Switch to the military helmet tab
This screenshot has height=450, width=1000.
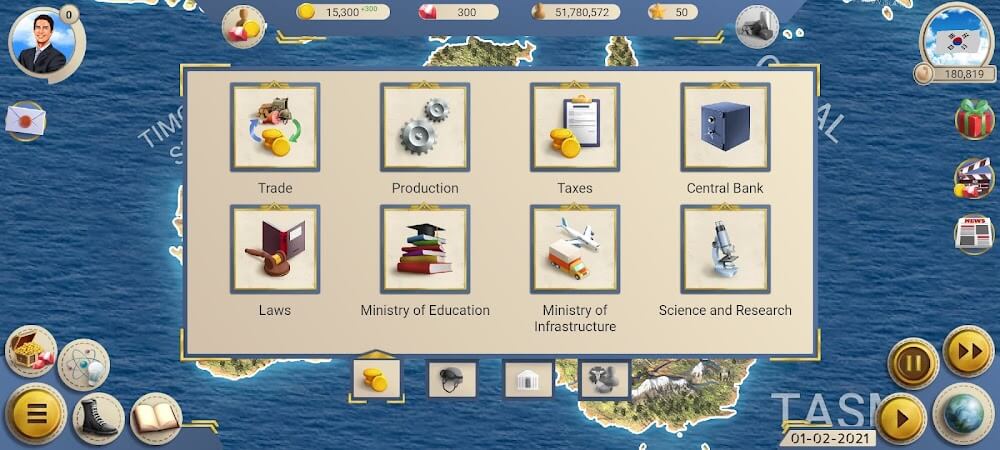coord(452,379)
